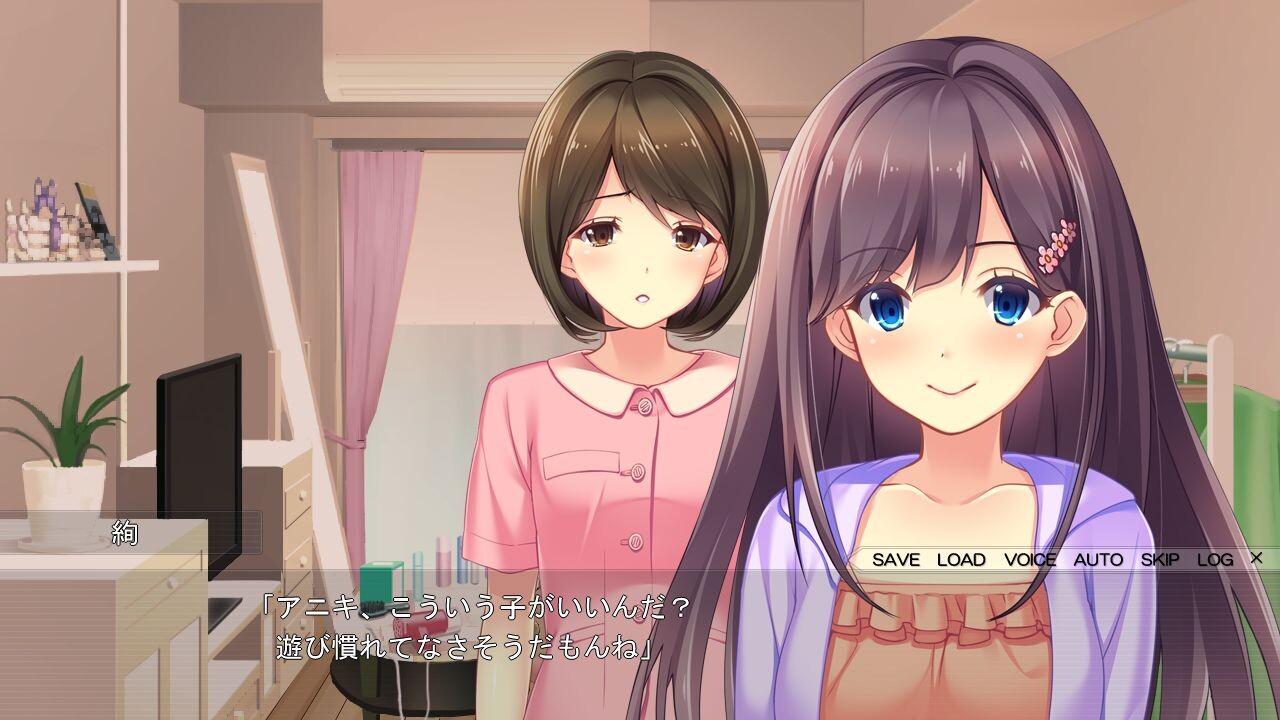Hide the message window with the × button
1280x720 pixels.
1254,560
